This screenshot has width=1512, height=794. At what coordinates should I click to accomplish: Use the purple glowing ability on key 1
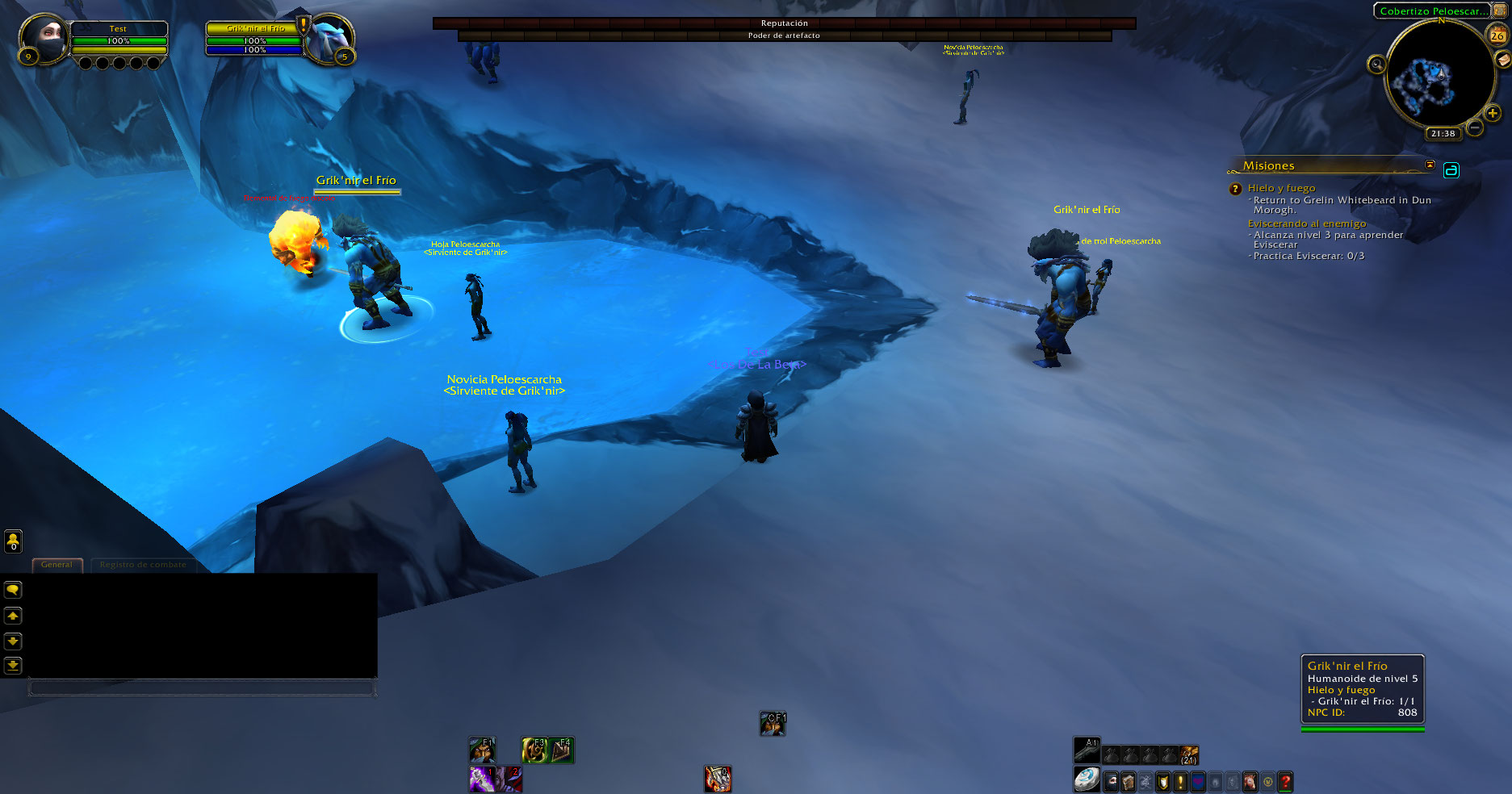(x=482, y=779)
